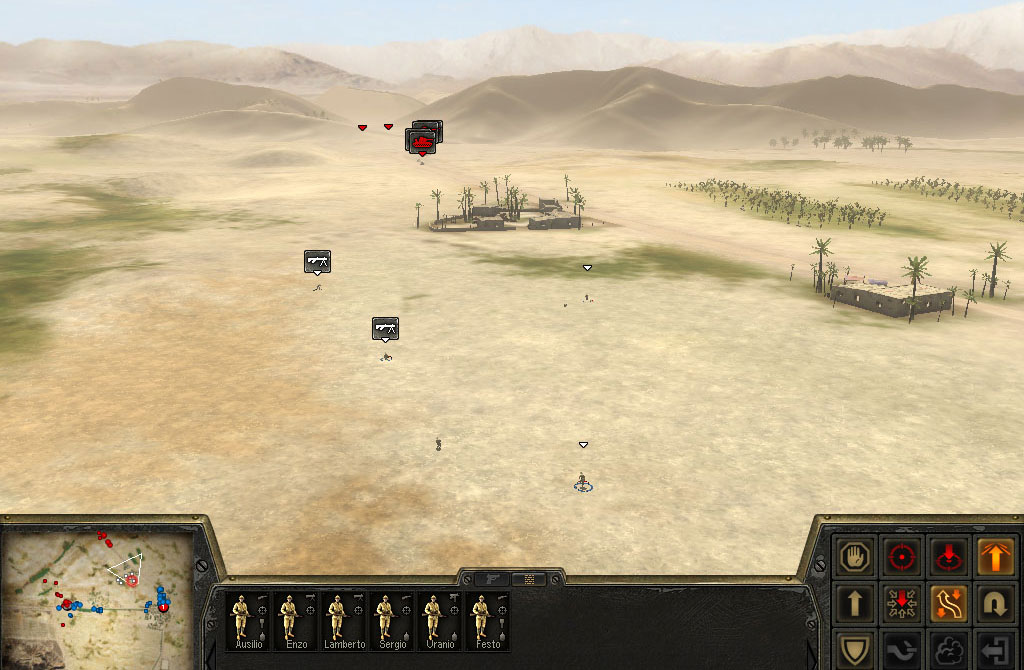Screen dimensions: 1024x670
Task: Select the red arrow-over-target attack order
Action: [947, 555]
